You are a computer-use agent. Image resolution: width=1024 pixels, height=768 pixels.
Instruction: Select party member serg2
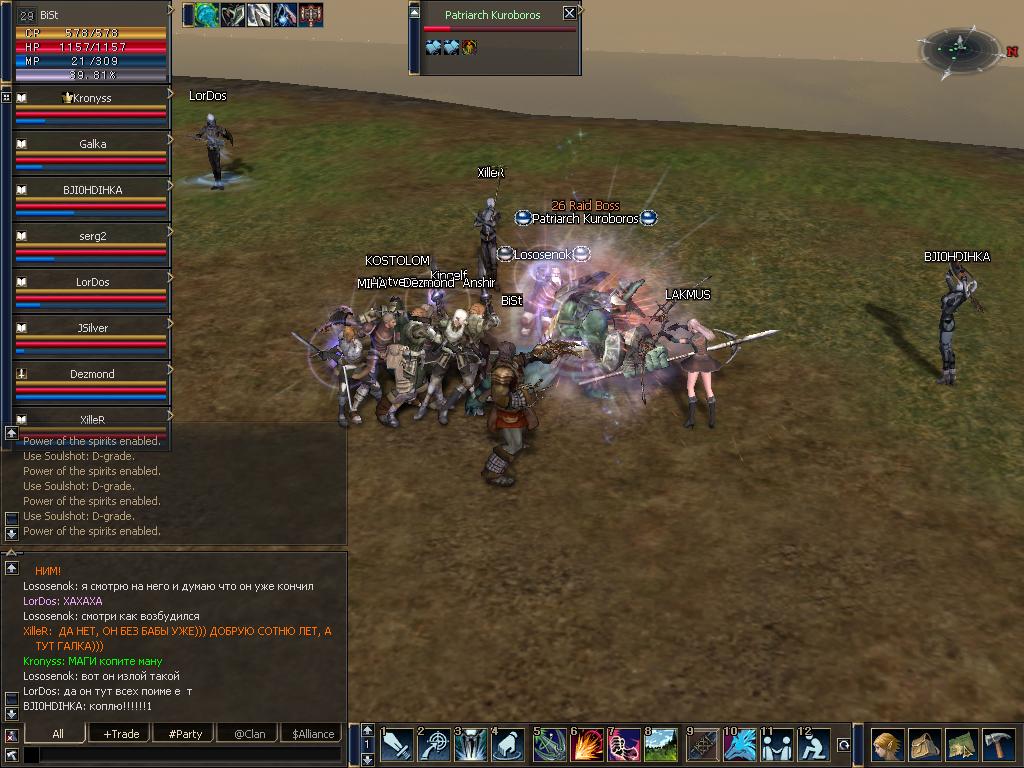click(x=92, y=236)
